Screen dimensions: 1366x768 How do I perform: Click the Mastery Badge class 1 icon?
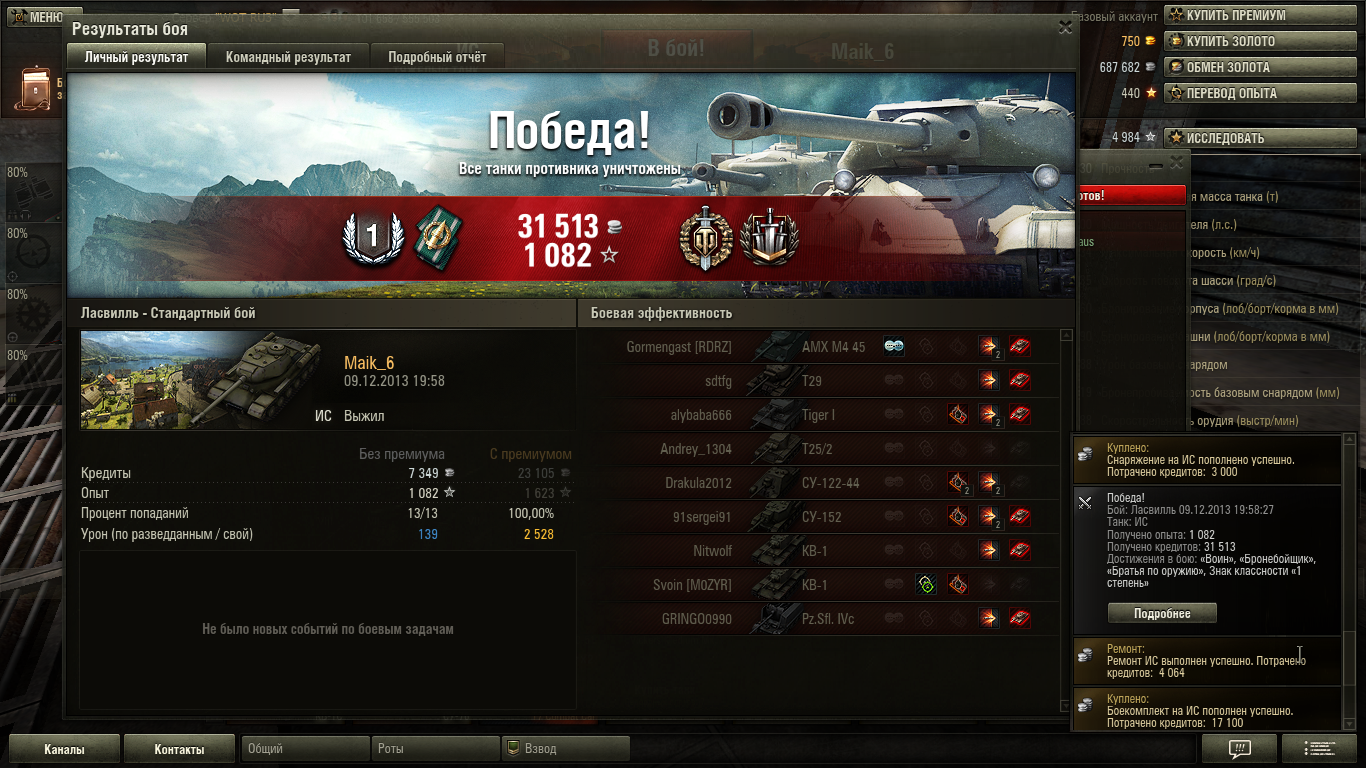(x=372, y=238)
